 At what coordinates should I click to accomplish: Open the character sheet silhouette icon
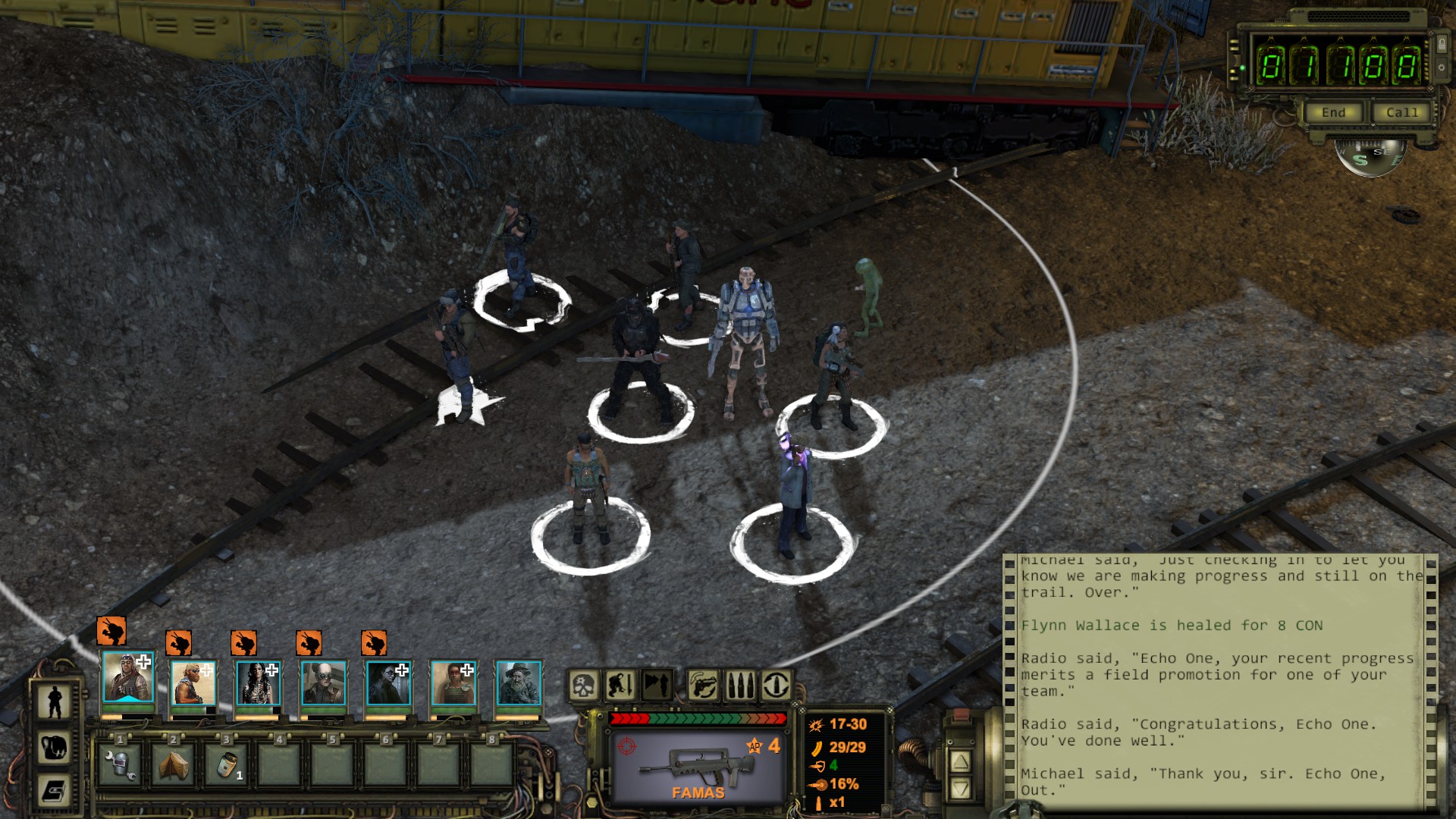pyautogui.click(x=55, y=702)
